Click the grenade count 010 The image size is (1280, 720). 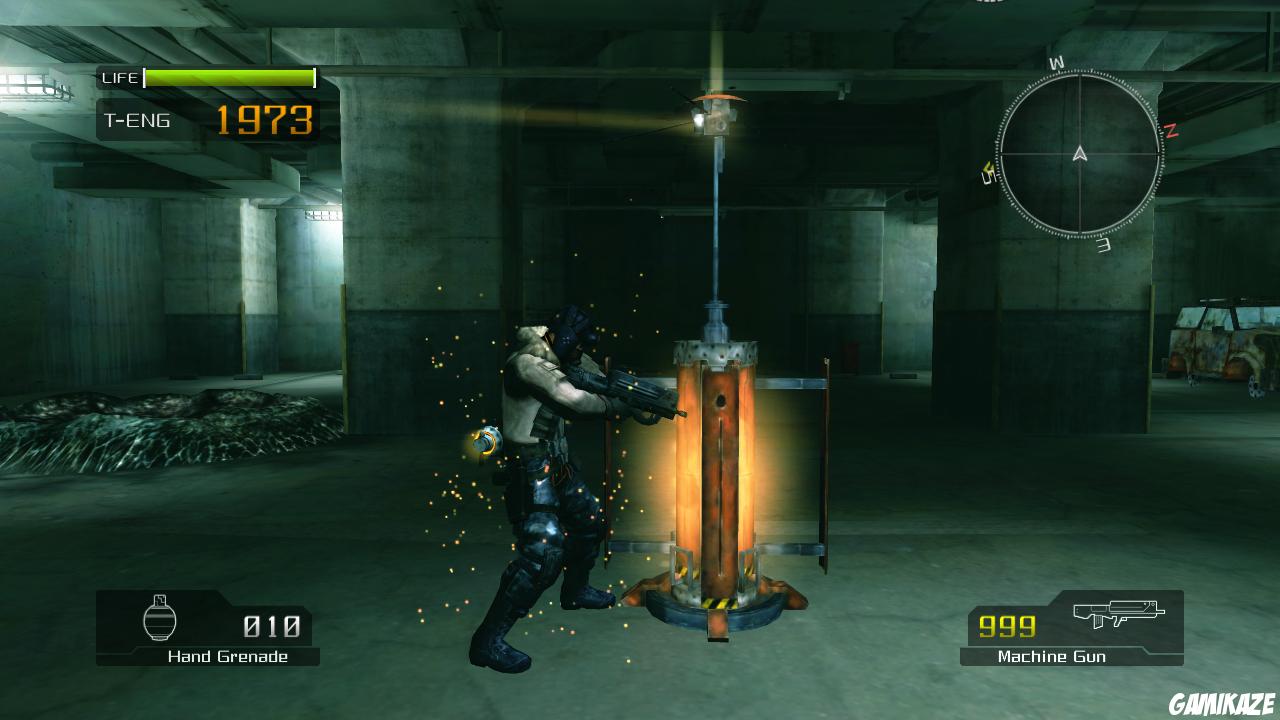[270, 626]
